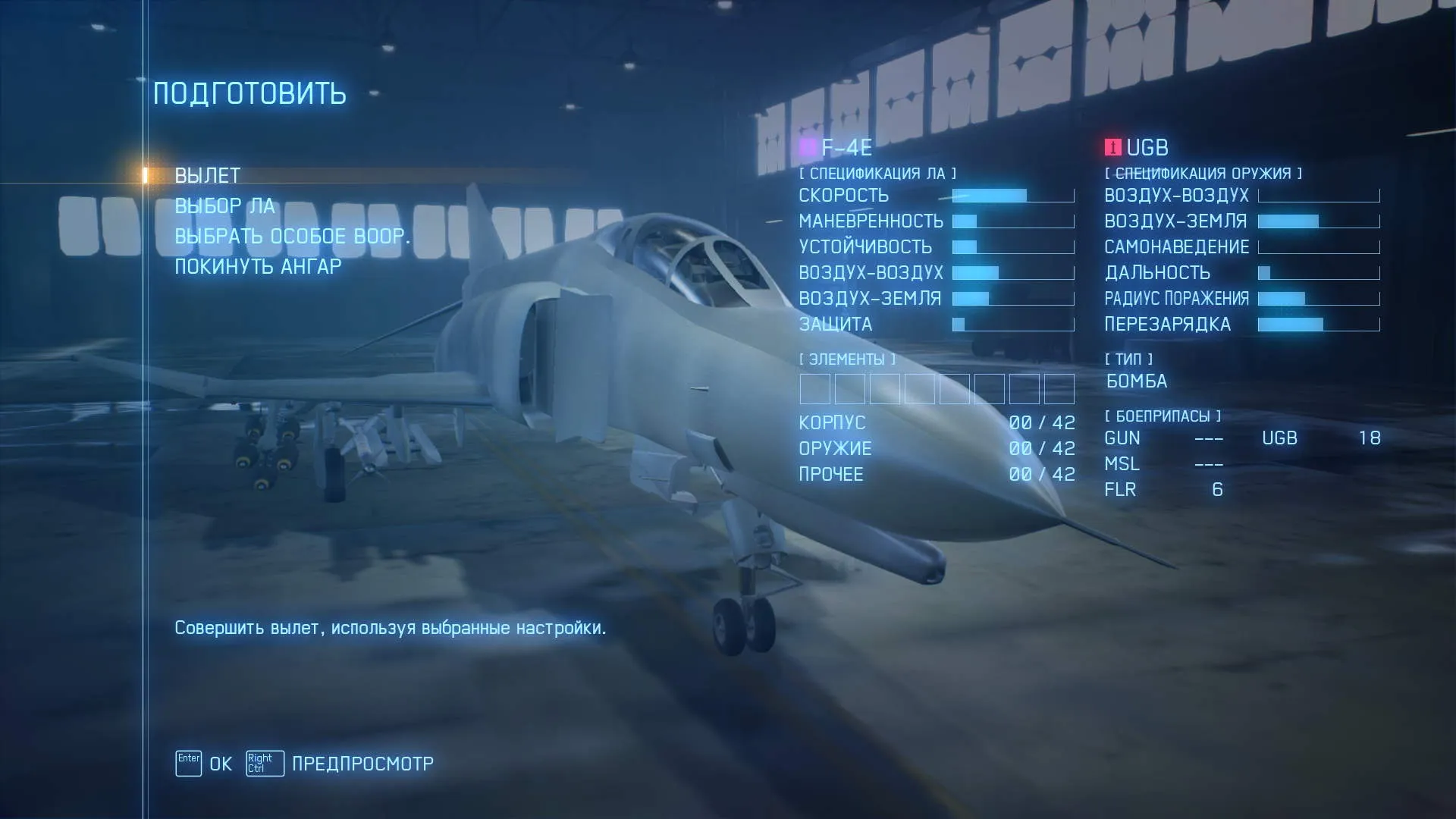Click the OK confirm prompt
The image size is (1456, 819).
point(205,764)
